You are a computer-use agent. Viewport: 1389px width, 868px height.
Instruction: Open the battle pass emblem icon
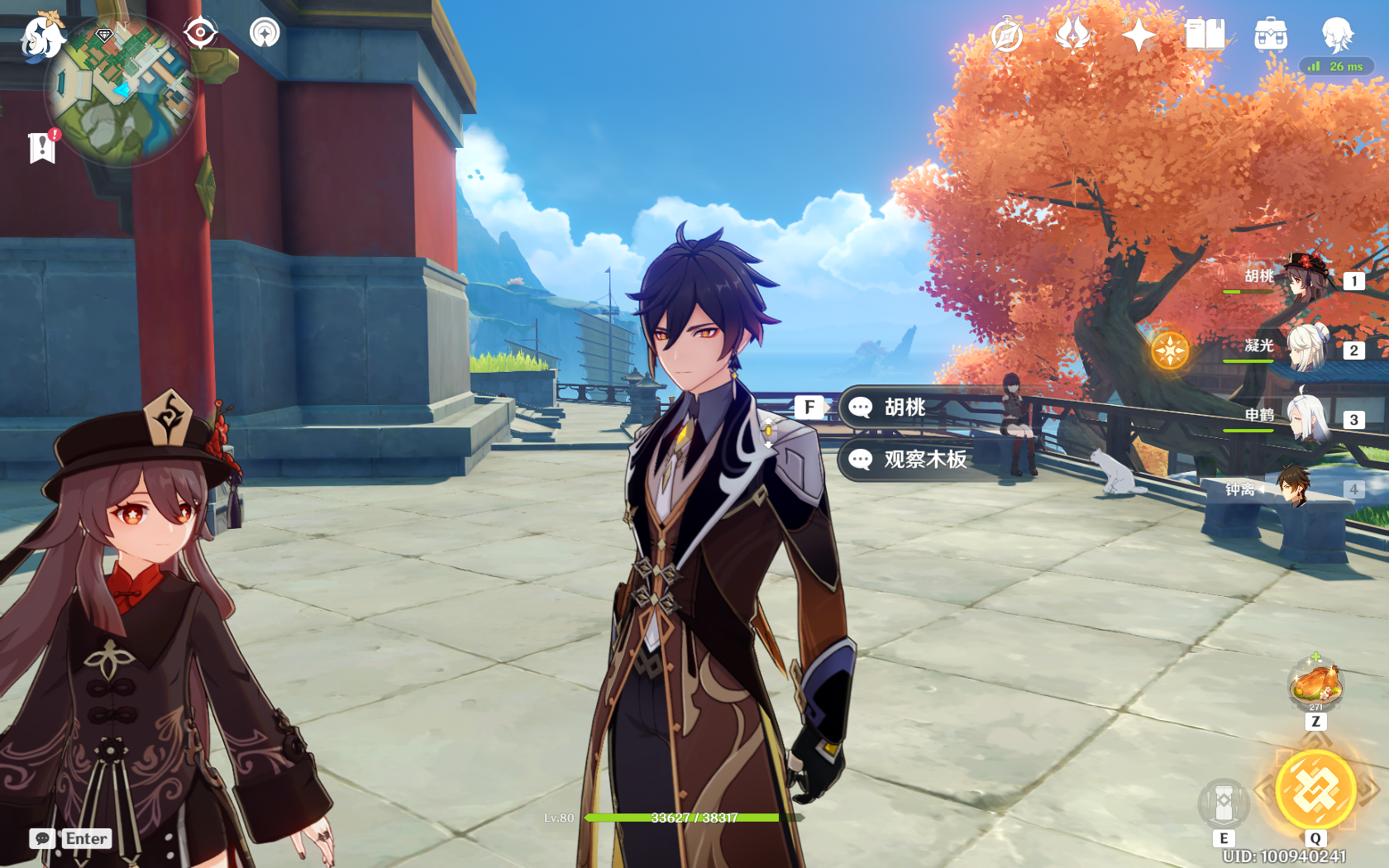[1073, 36]
